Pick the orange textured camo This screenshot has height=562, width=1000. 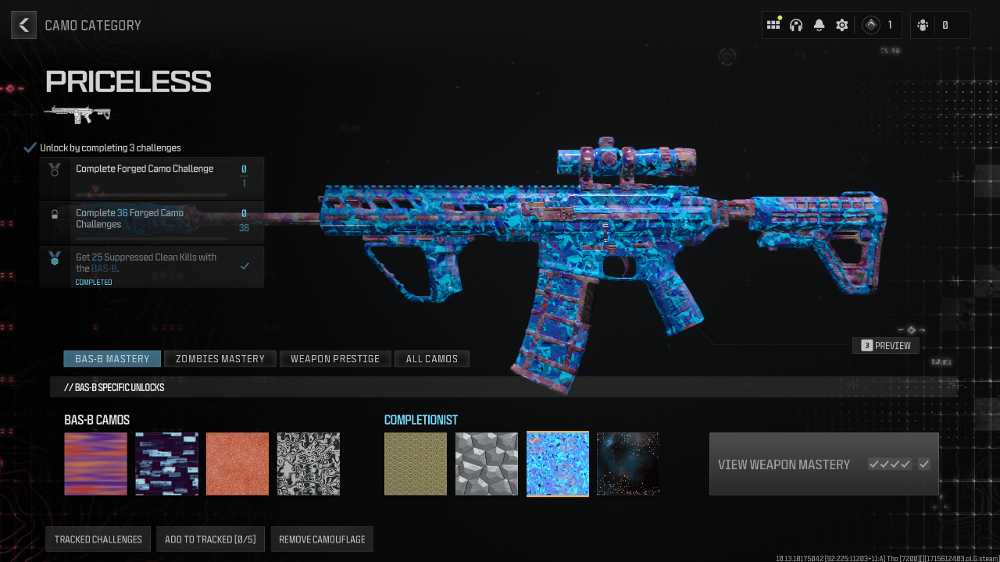238,464
